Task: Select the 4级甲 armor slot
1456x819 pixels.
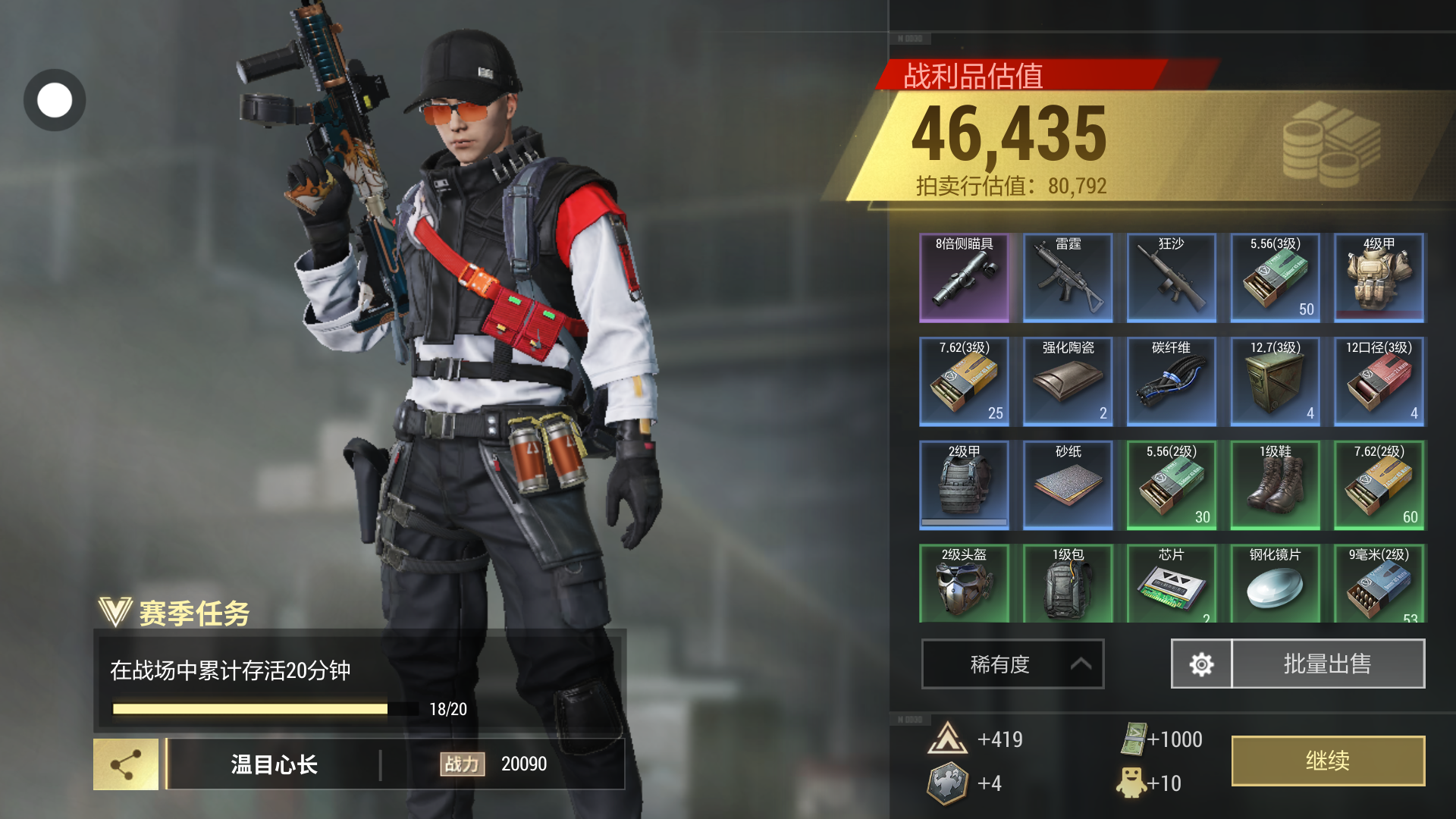Action: point(1379,278)
